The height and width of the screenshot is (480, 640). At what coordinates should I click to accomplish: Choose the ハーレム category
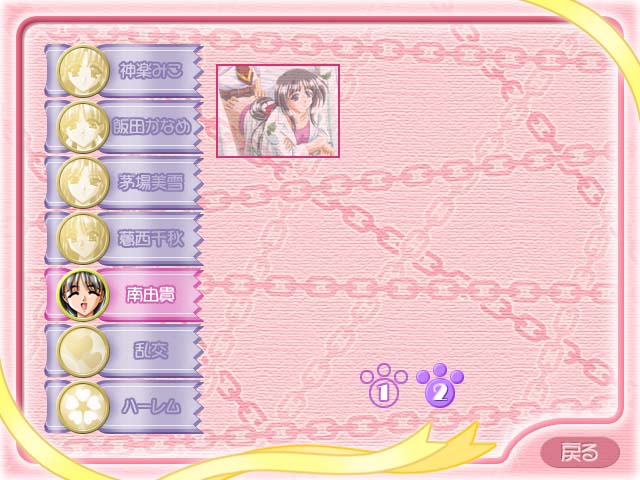[x=125, y=406]
